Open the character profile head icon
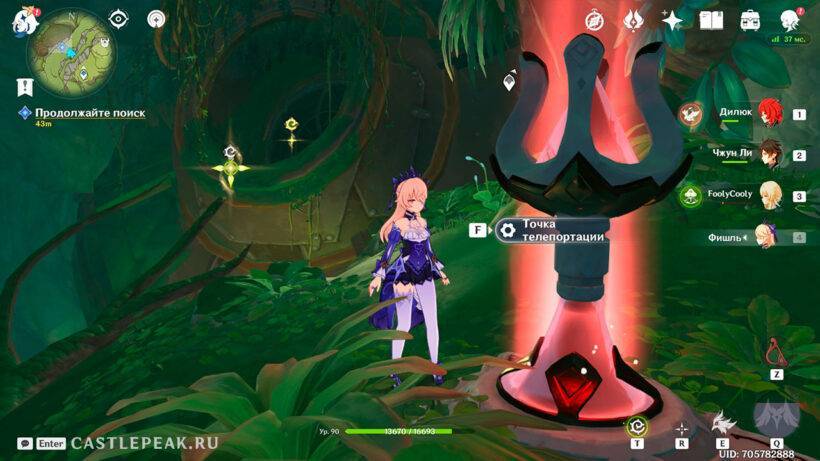 click(x=789, y=20)
